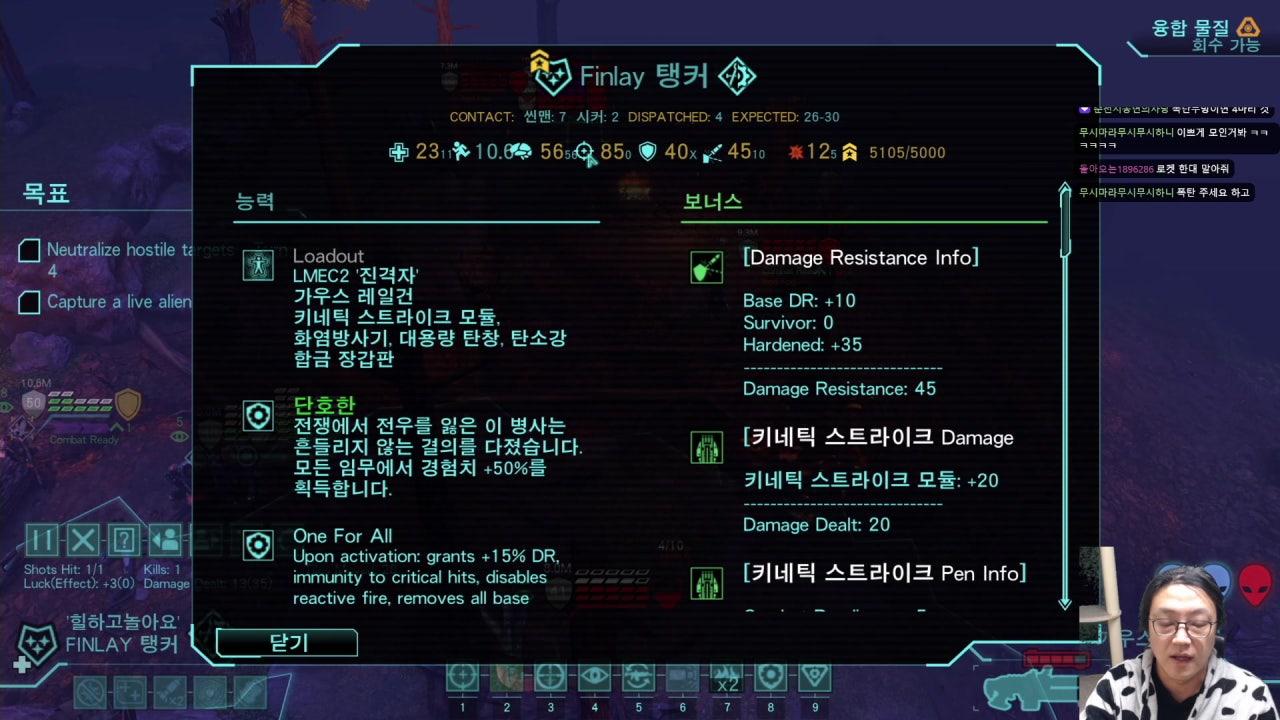1280x720 pixels.
Task: Activate the flamethrower x2 icon in hotbar slot 7
Action: click(x=726, y=677)
